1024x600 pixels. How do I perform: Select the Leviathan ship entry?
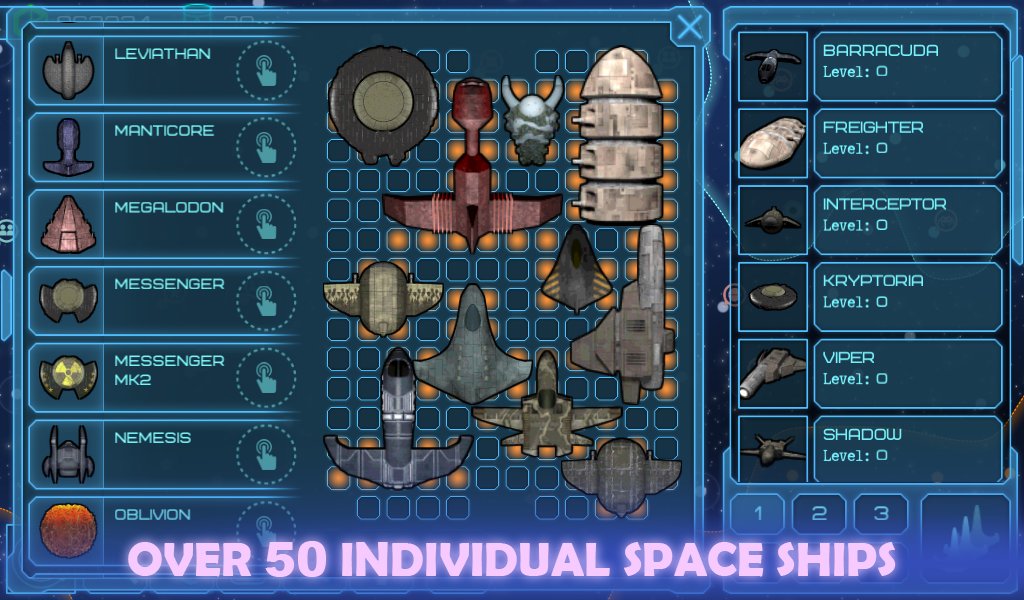pyautogui.click(x=163, y=69)
